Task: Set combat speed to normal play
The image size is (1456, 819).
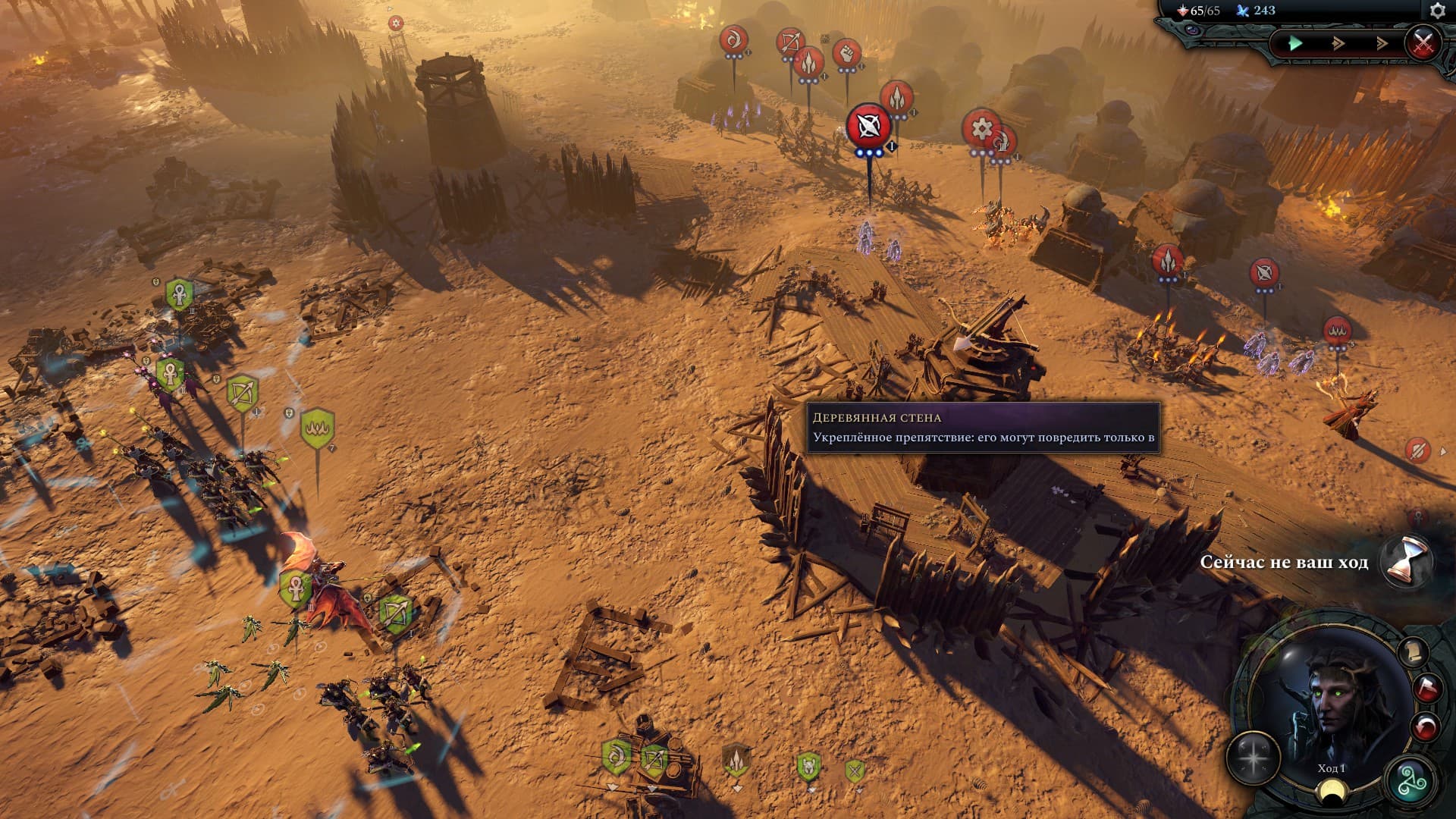Action: (x=1295, y=43)
